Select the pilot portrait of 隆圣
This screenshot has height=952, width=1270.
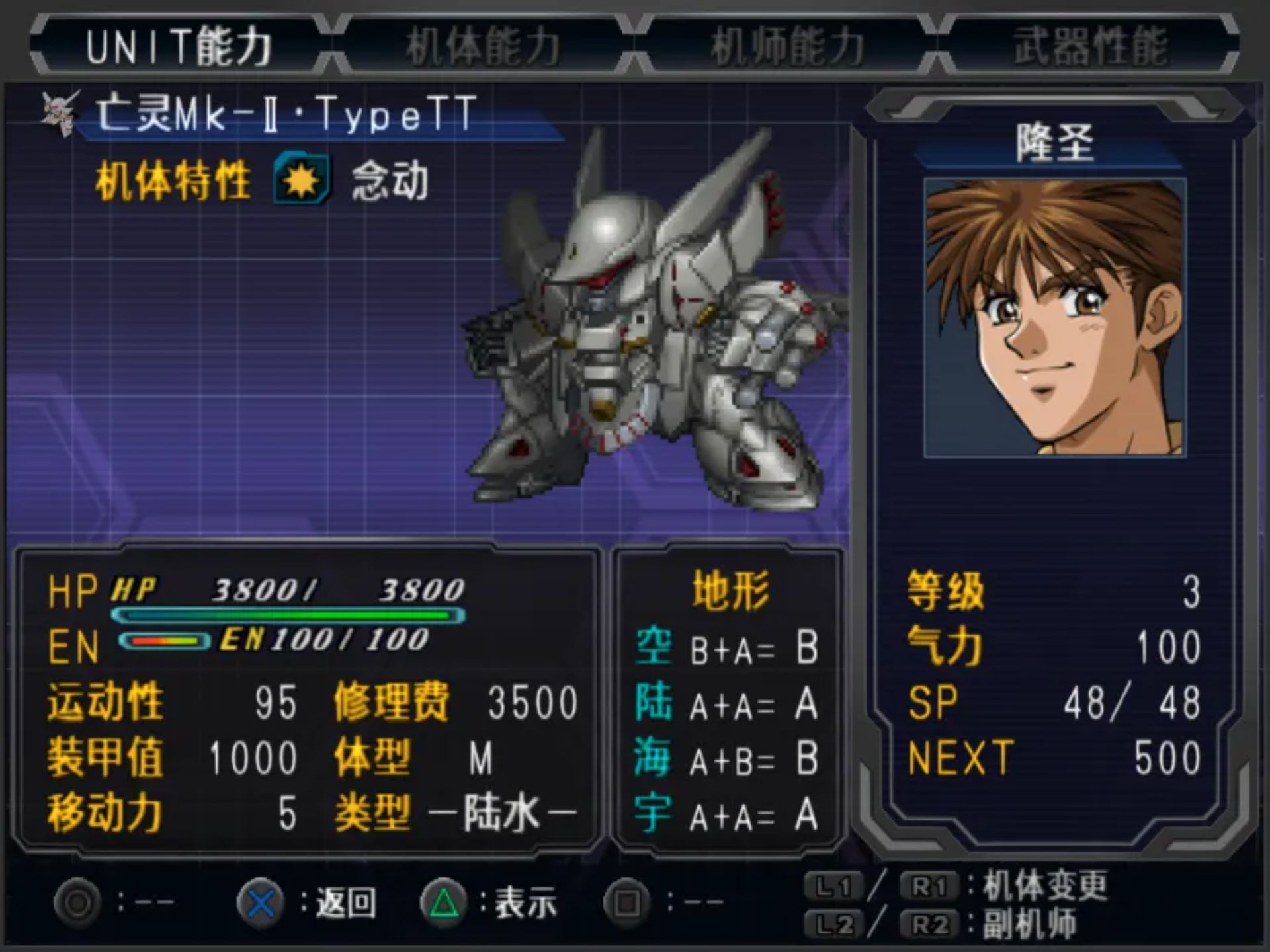(x=1054, y=317)
